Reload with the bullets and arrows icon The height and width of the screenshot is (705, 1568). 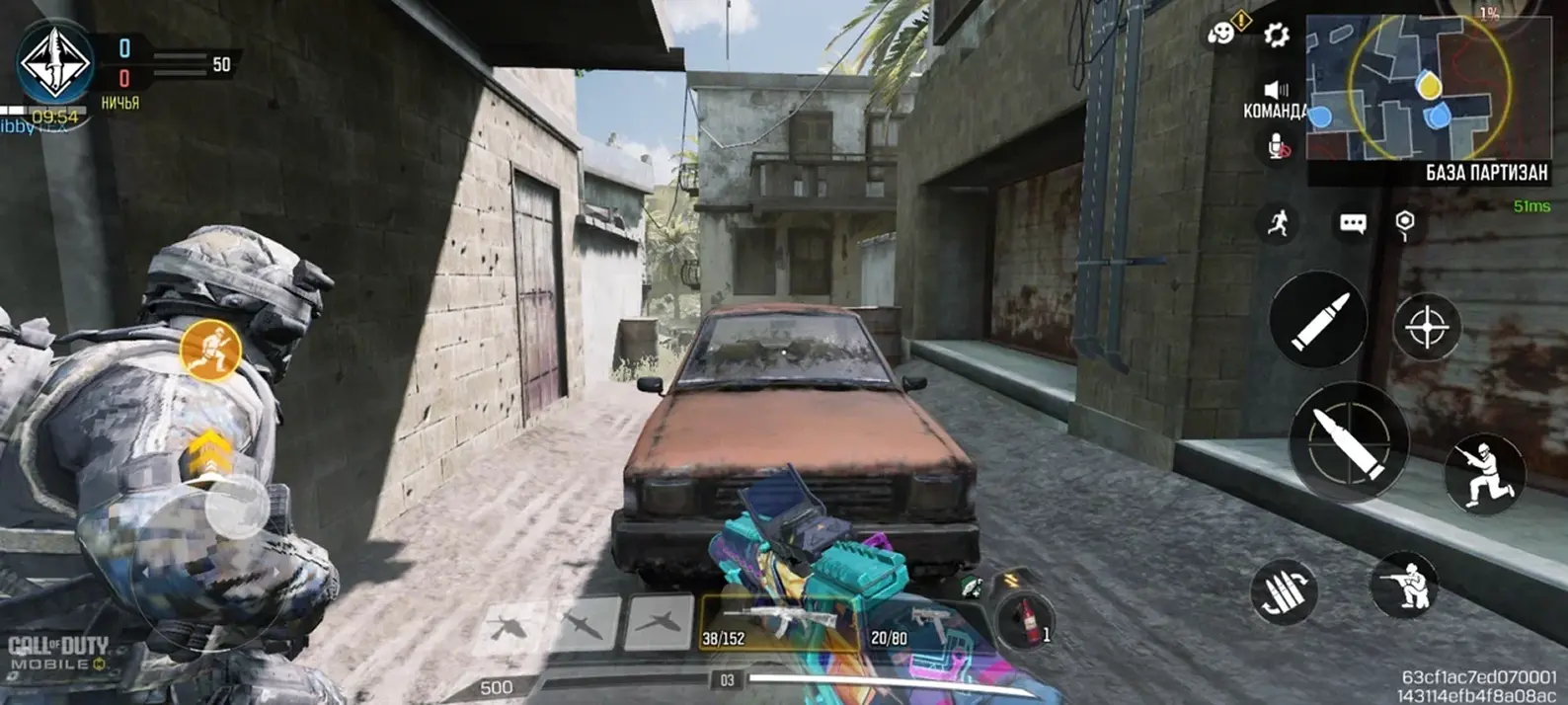(x=1284, y=592)
